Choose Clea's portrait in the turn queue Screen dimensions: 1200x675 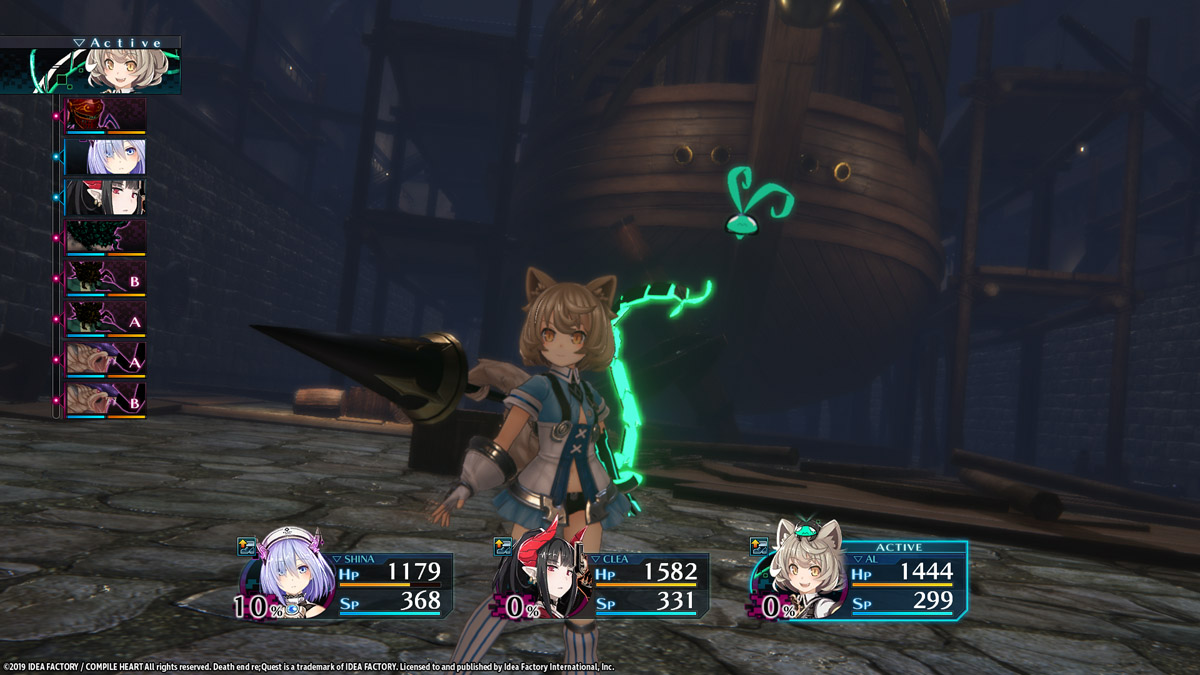click(105, 197)
